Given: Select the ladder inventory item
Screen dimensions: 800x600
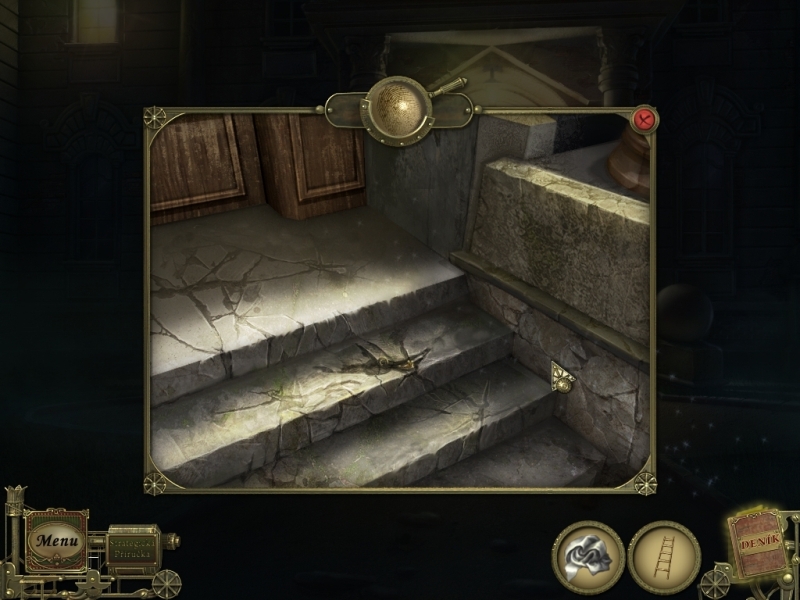Looking at the screenshot, I should (664, 557).
